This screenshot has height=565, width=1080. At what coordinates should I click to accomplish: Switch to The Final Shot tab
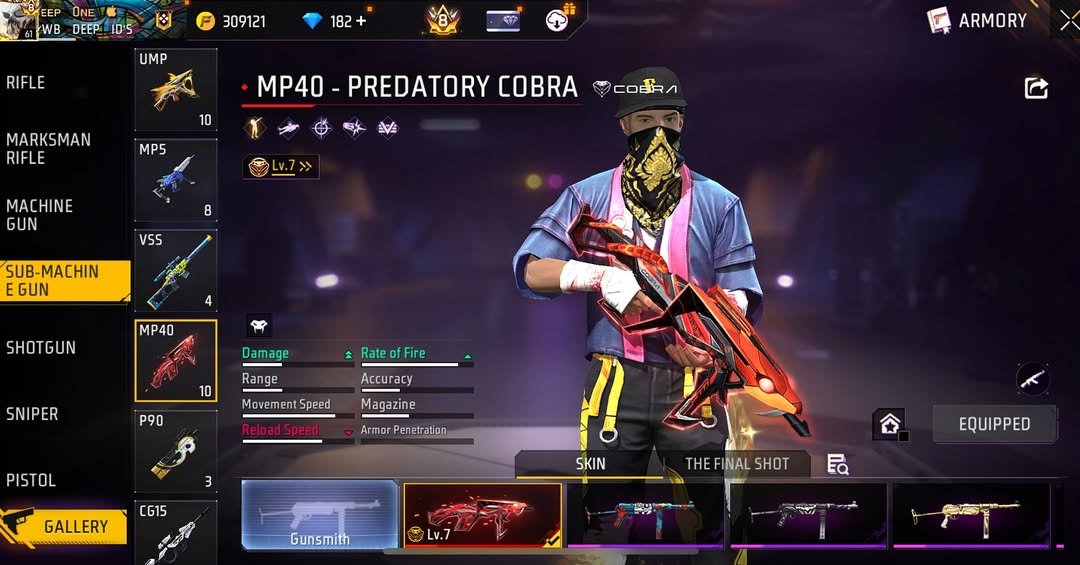coord(736,464)
